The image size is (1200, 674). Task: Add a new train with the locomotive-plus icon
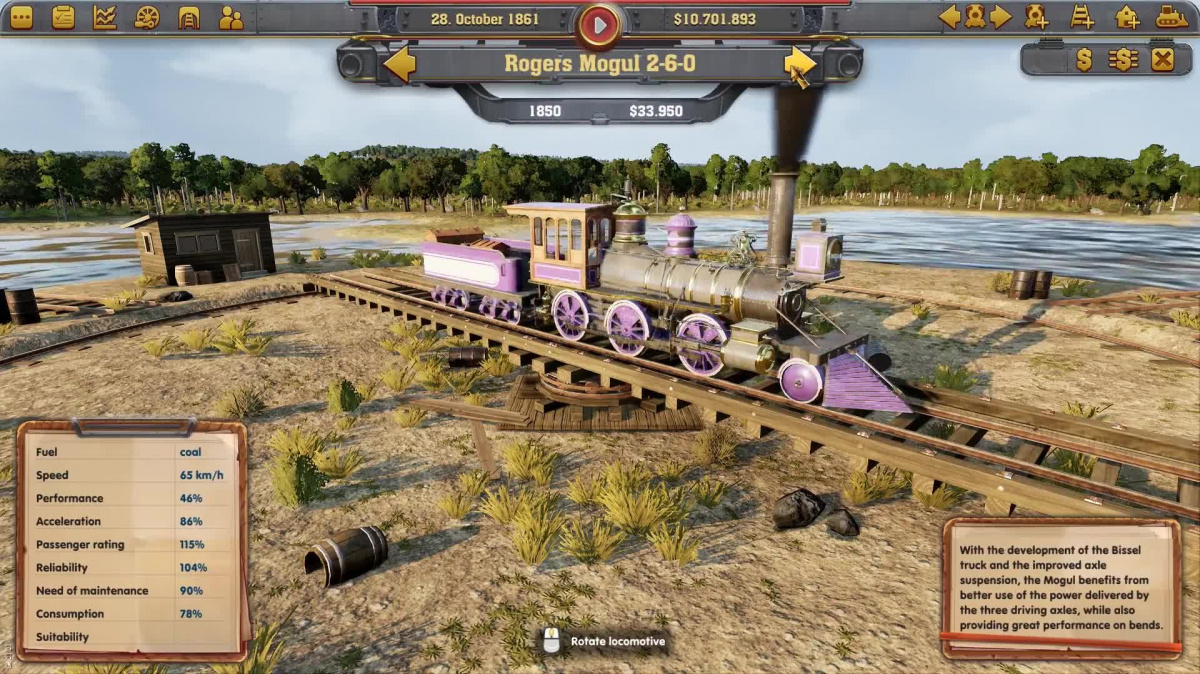pos(1037,17)
